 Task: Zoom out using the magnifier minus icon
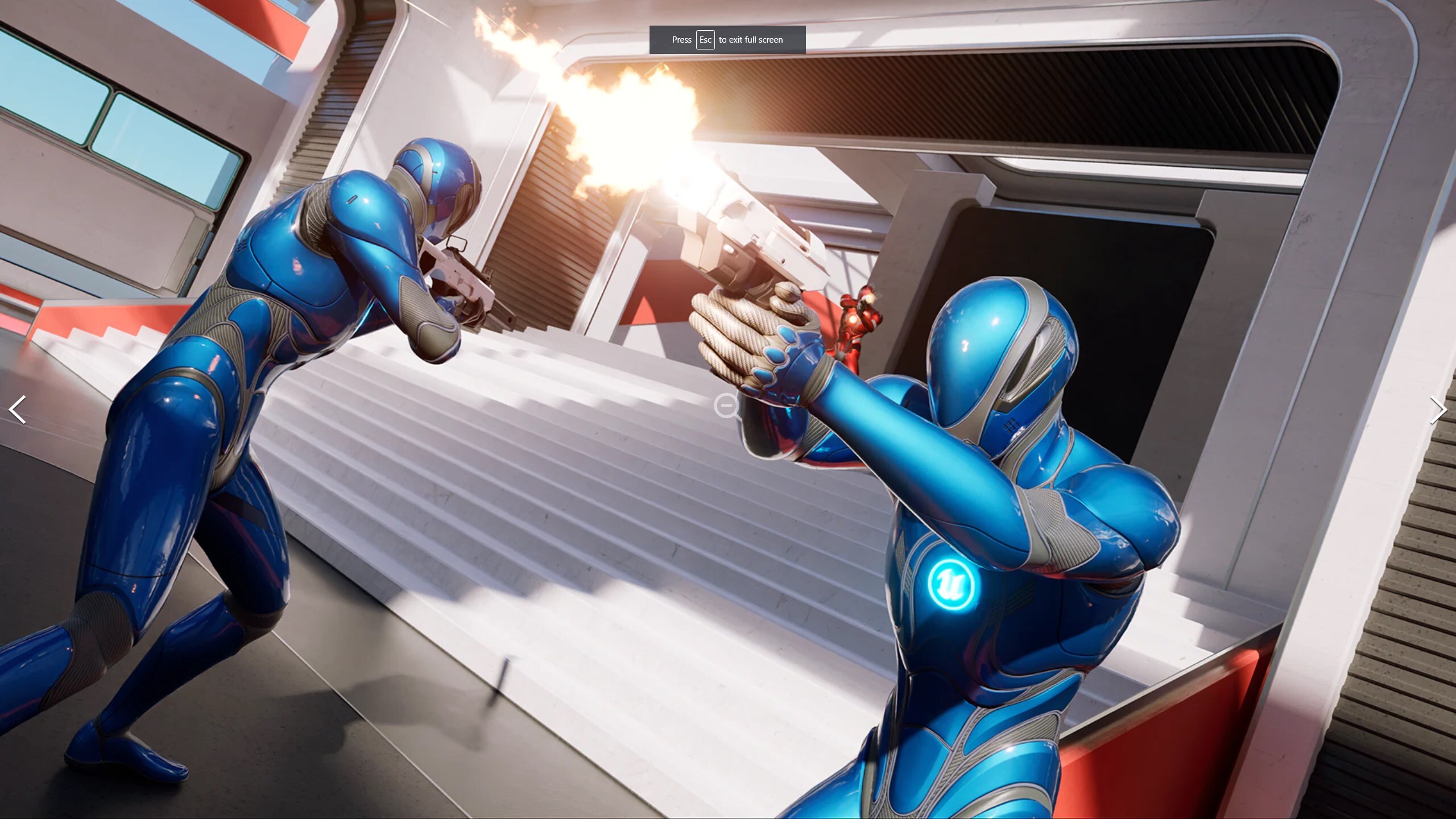(x=726, y=406)
